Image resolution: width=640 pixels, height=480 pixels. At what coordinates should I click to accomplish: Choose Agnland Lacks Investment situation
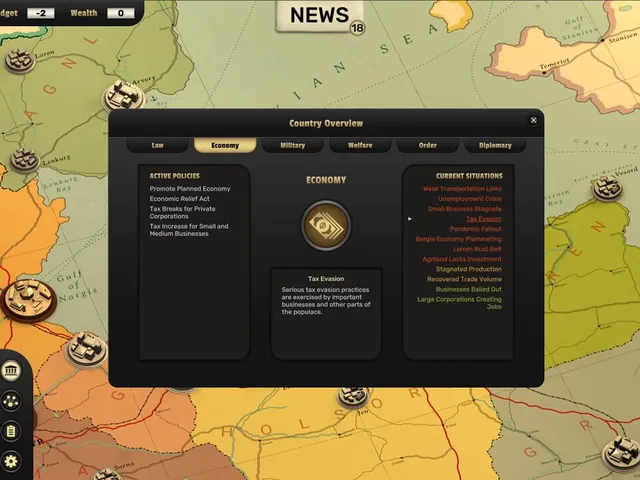click(x=462, y=259)
